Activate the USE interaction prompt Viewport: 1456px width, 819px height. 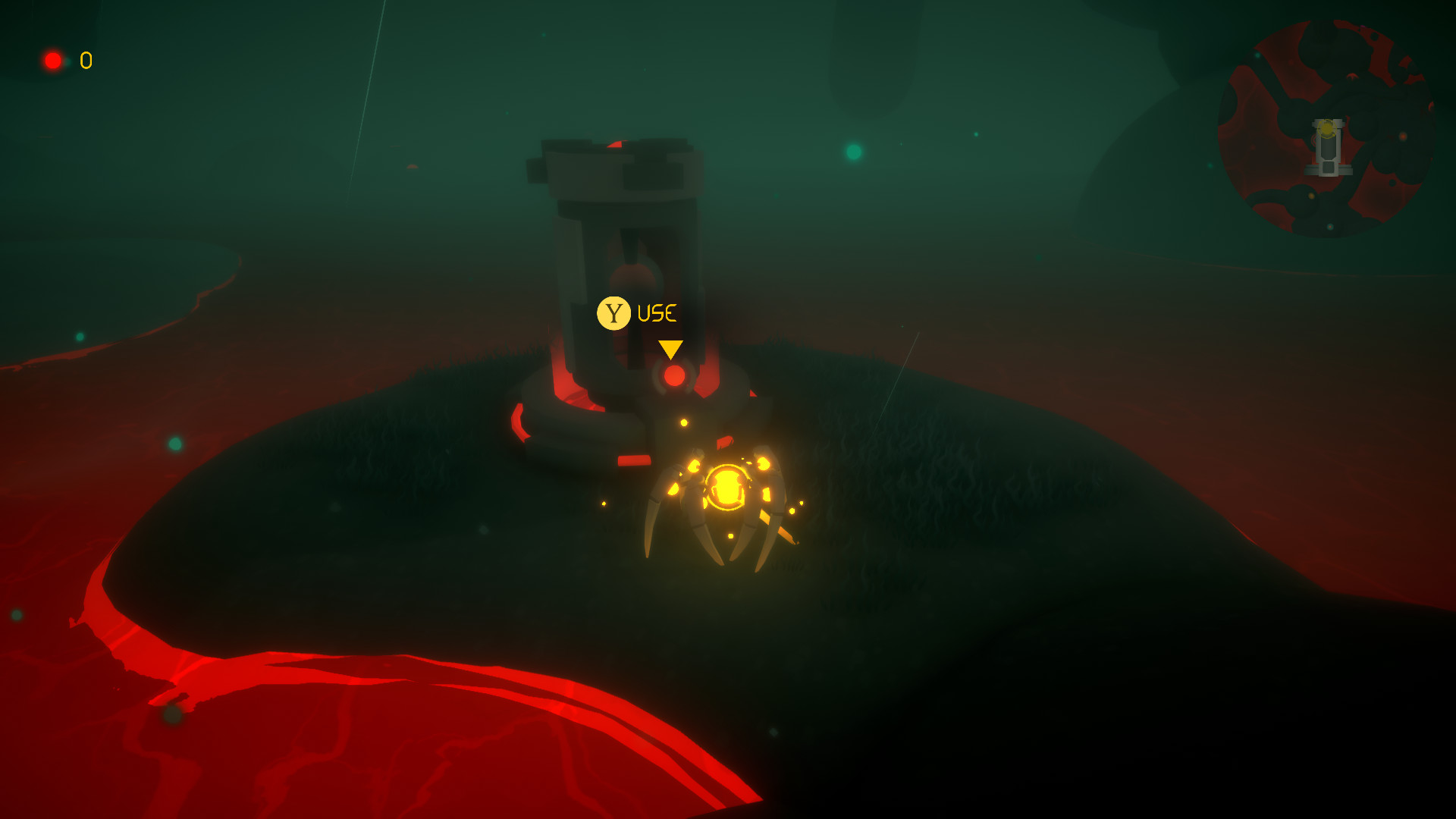pyautogui.click(x=657, y=311)
